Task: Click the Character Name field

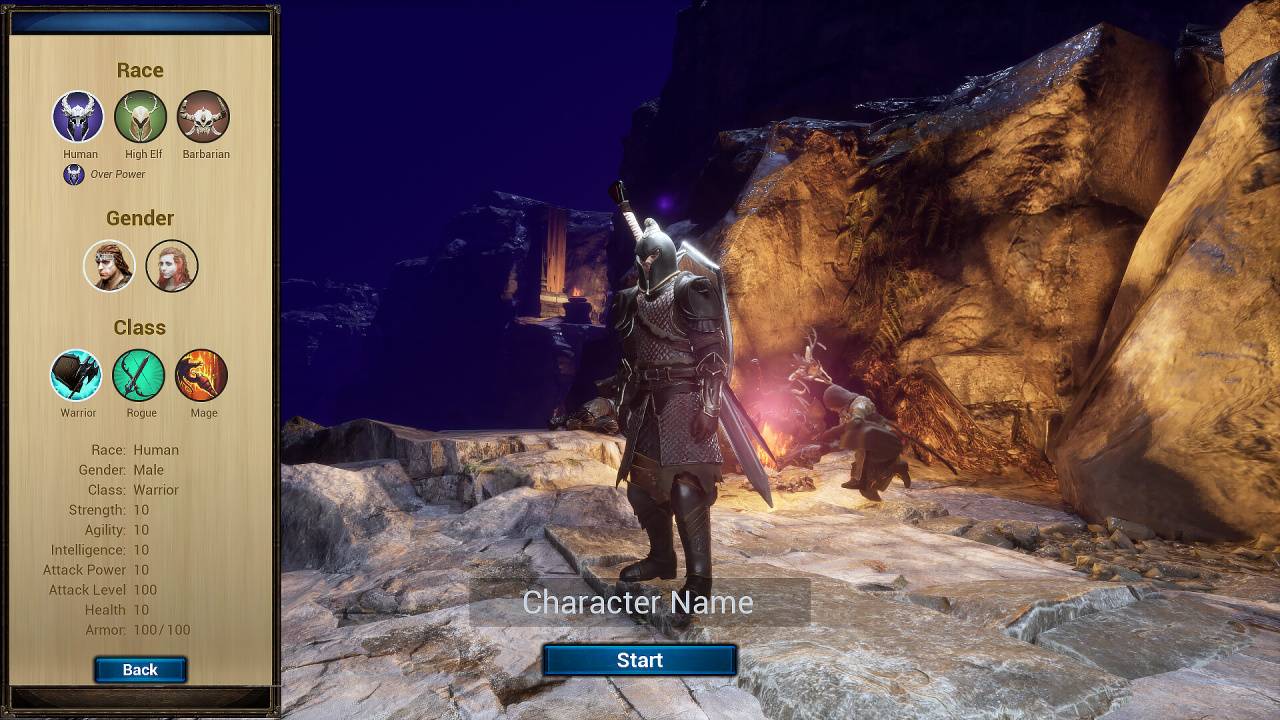Action: (x=639, y=602)
